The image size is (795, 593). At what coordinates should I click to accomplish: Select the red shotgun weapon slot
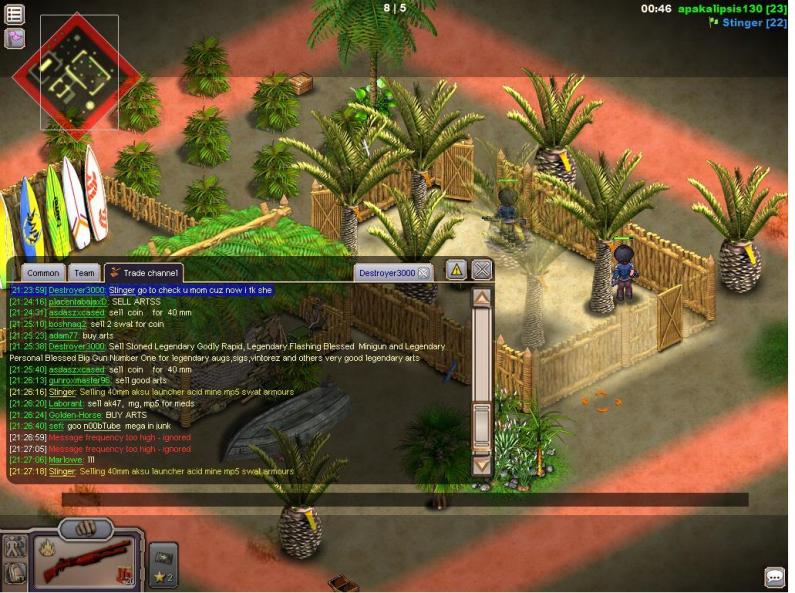click(x=84, y=560)
